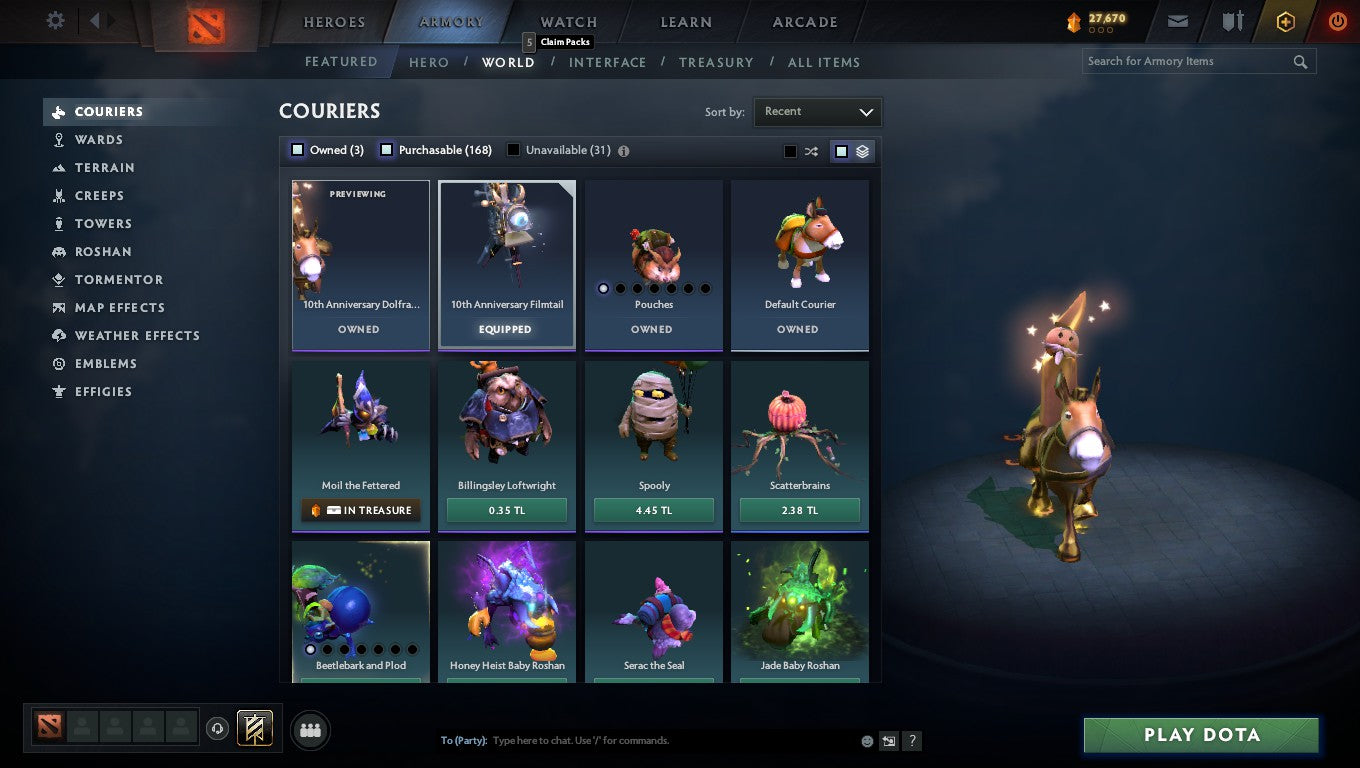The width and height of the screenshot is (1360, 768).
Task: Expand the hero party lobby panel
Action: (x=310, y=730)
